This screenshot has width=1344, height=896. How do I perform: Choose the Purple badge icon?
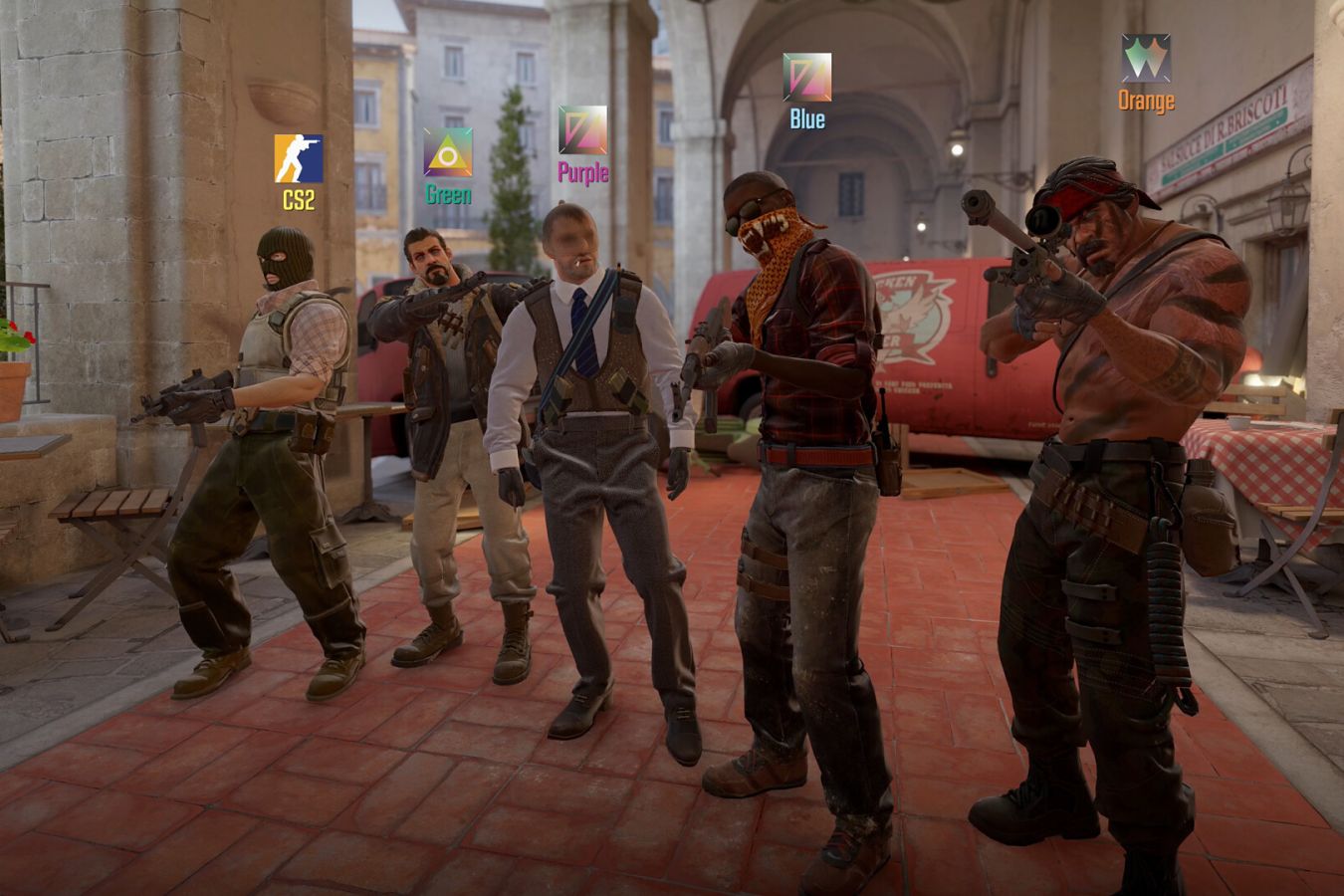tap(582, 130)
